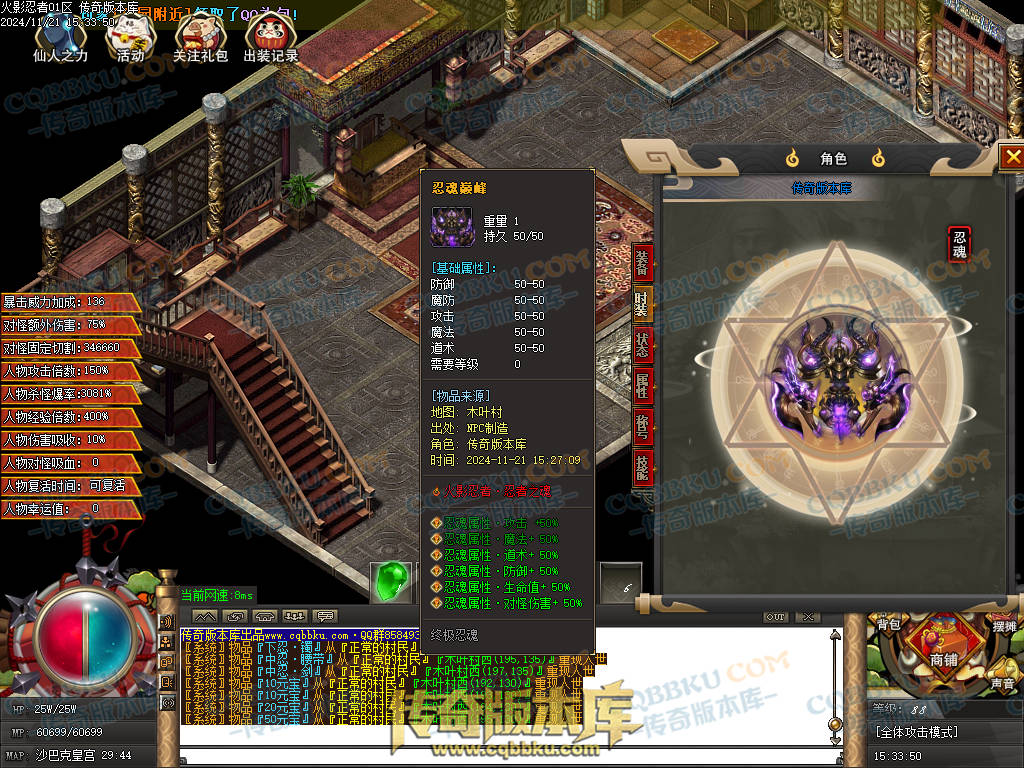
Task: Click the speech bubble chat button
Action: pyautogui.click(x=325, y=616)
